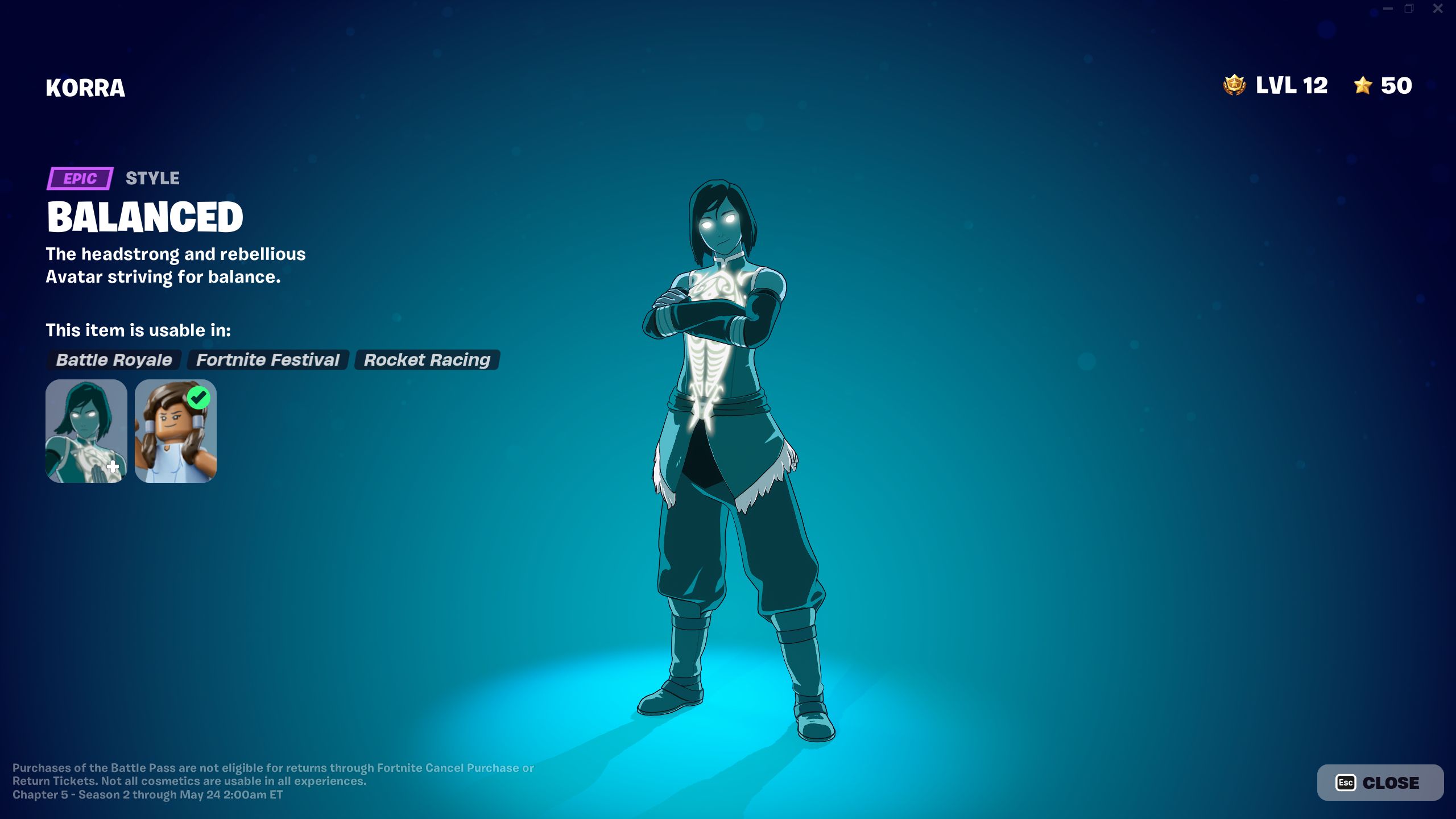Click the EPIC rarity badge
Screen dimensions: 1456x819
click(79, 178)
